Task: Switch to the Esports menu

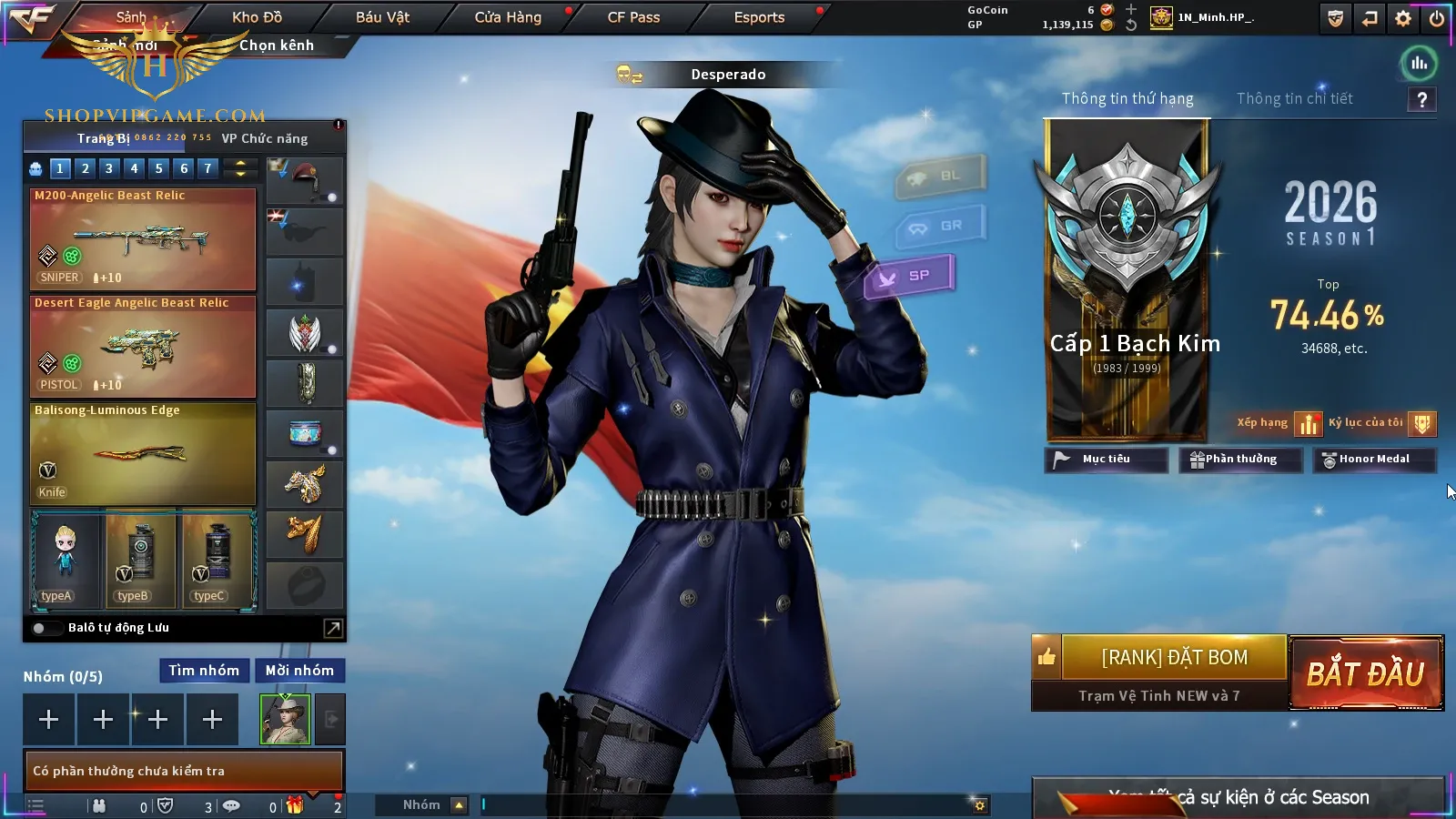Action: [759, 17]
